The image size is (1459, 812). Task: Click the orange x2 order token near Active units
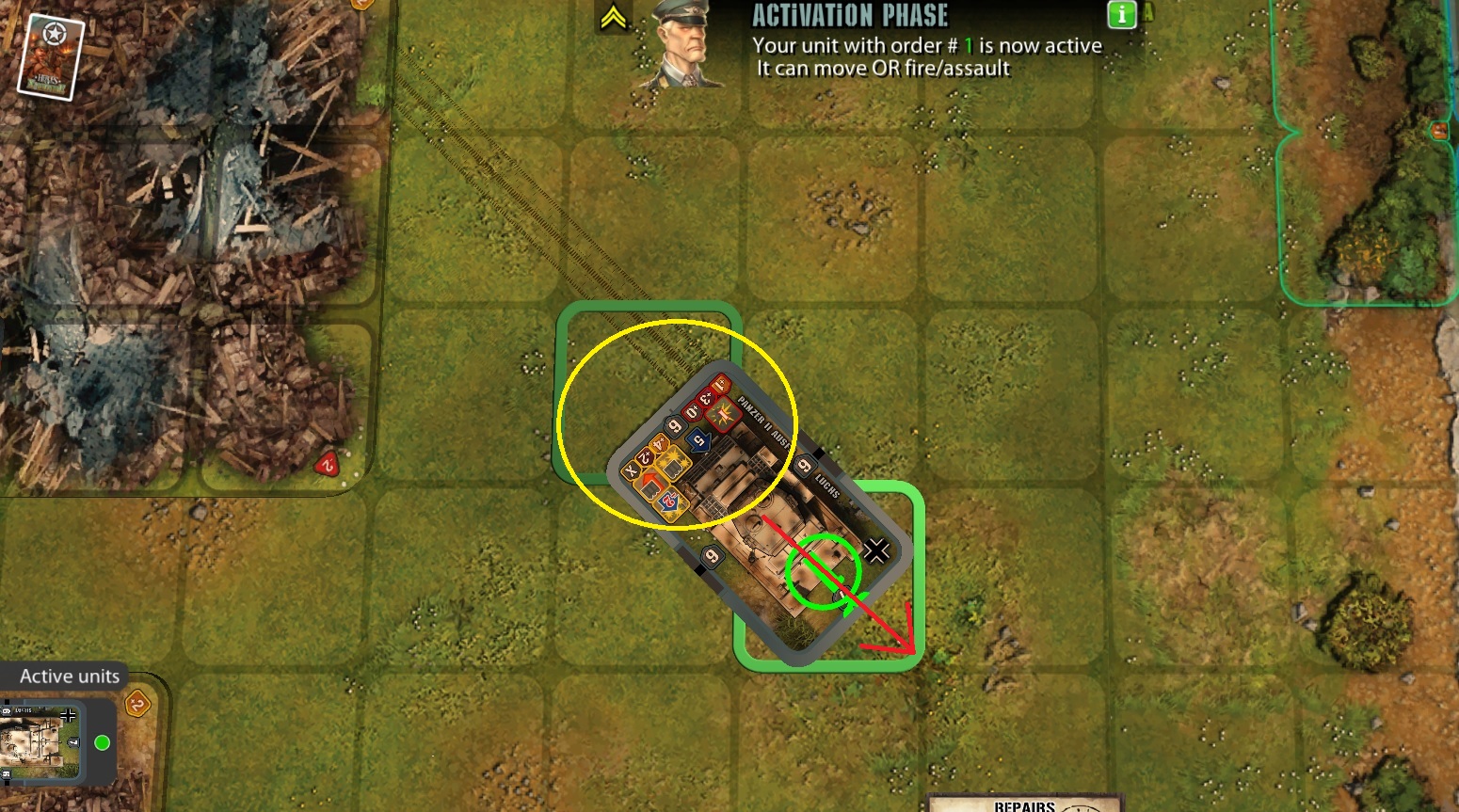[x=138, y=704]
